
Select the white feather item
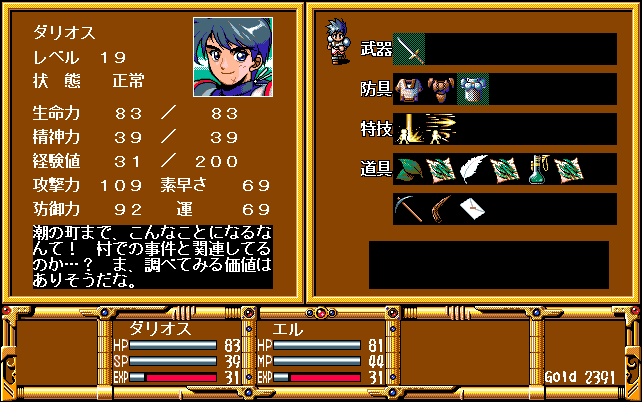pos(473,169)
